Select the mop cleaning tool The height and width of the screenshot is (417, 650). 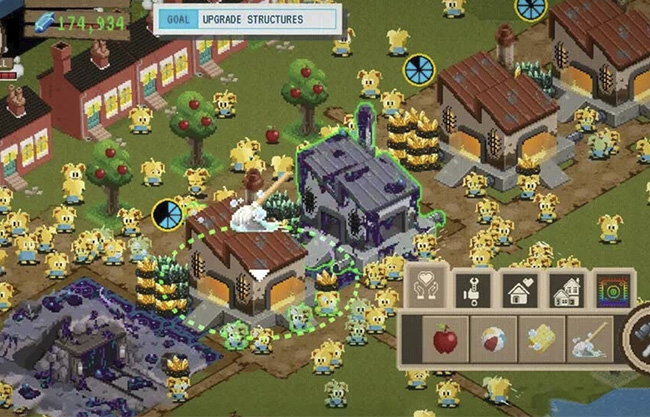click(x=590, y=339)
